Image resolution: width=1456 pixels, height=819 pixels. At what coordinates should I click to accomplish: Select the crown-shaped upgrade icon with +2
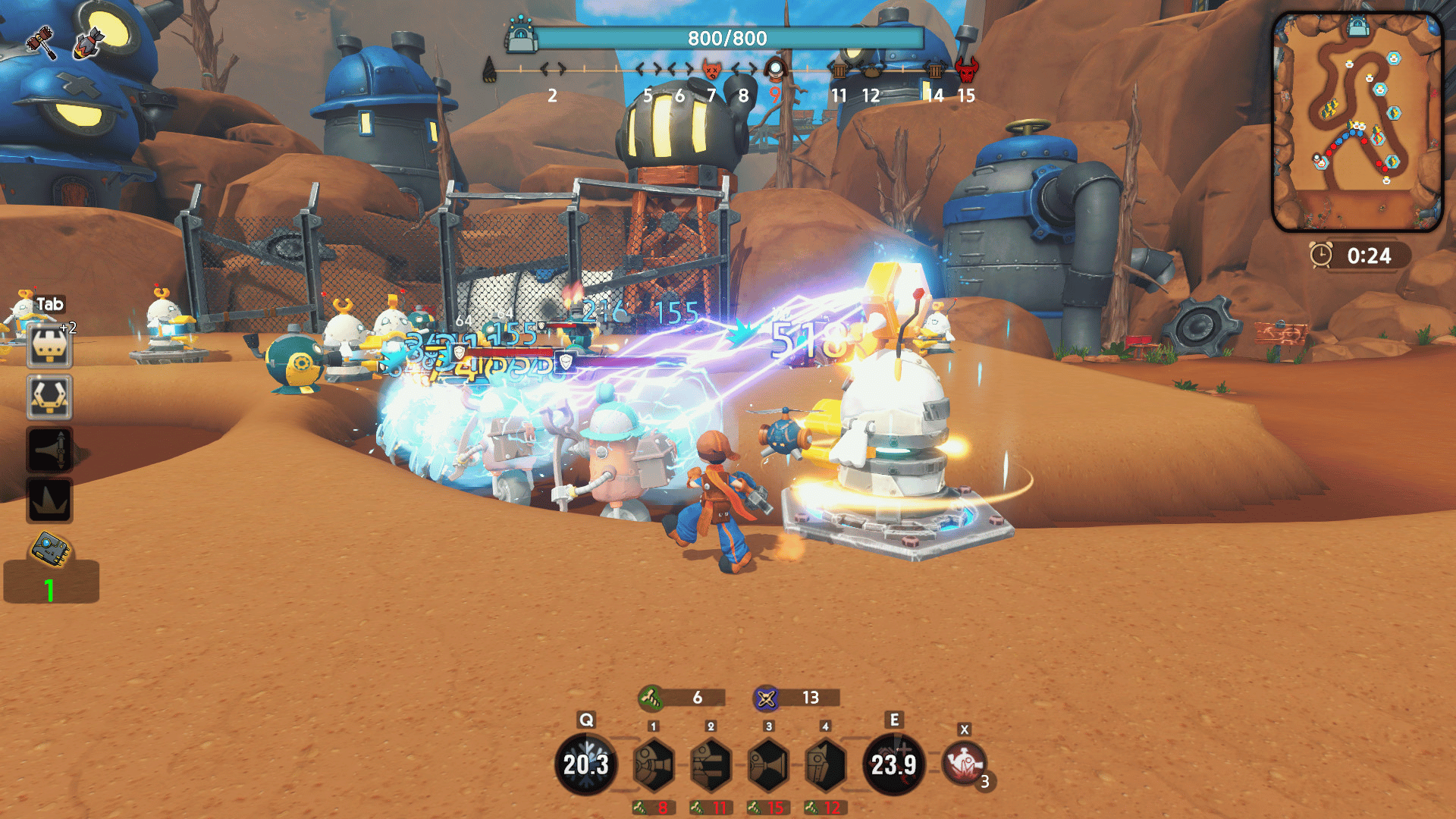coord(49,347)
